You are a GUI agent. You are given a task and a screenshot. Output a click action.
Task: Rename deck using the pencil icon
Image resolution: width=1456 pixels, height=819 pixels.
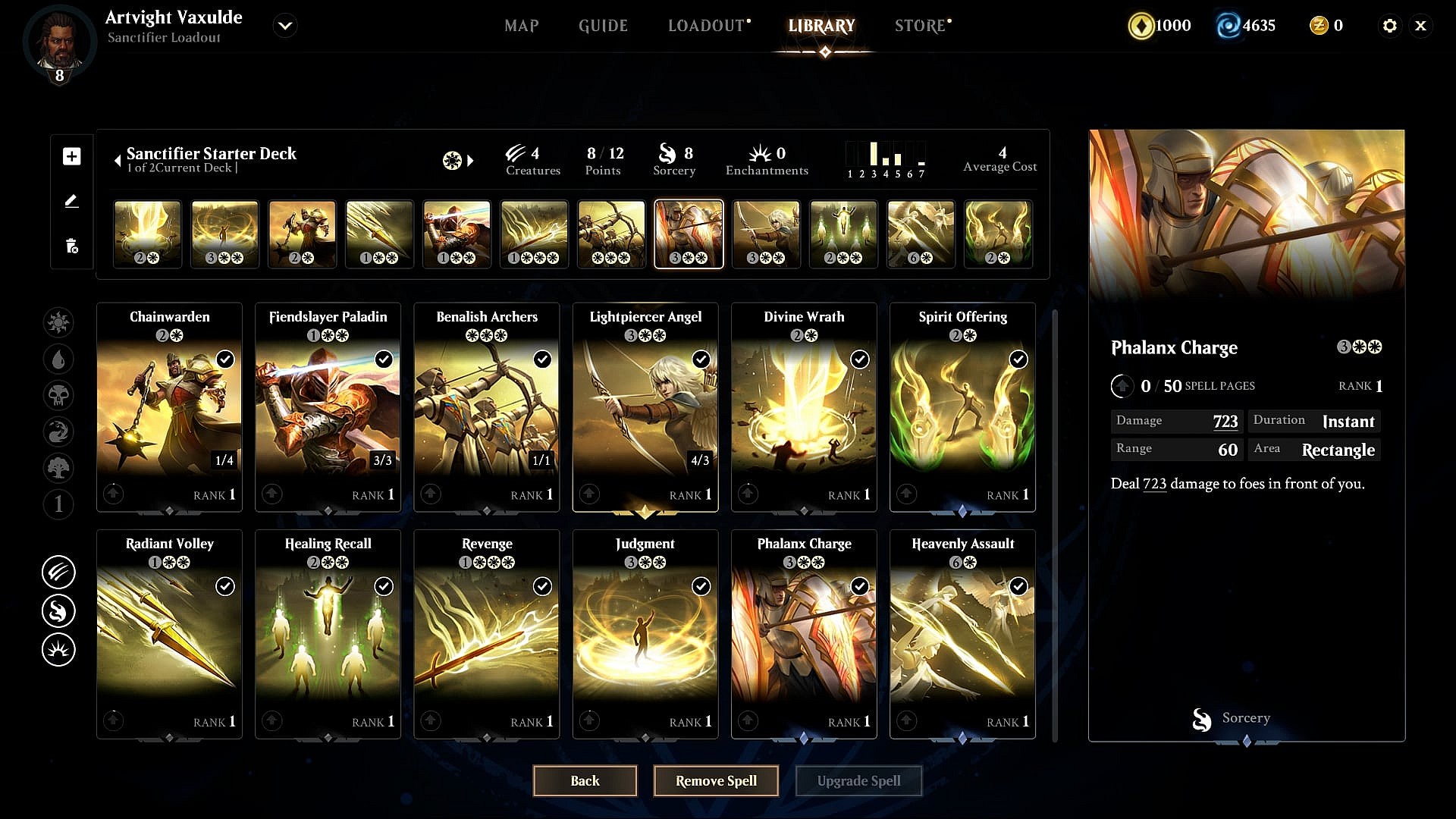coord(72,201)
